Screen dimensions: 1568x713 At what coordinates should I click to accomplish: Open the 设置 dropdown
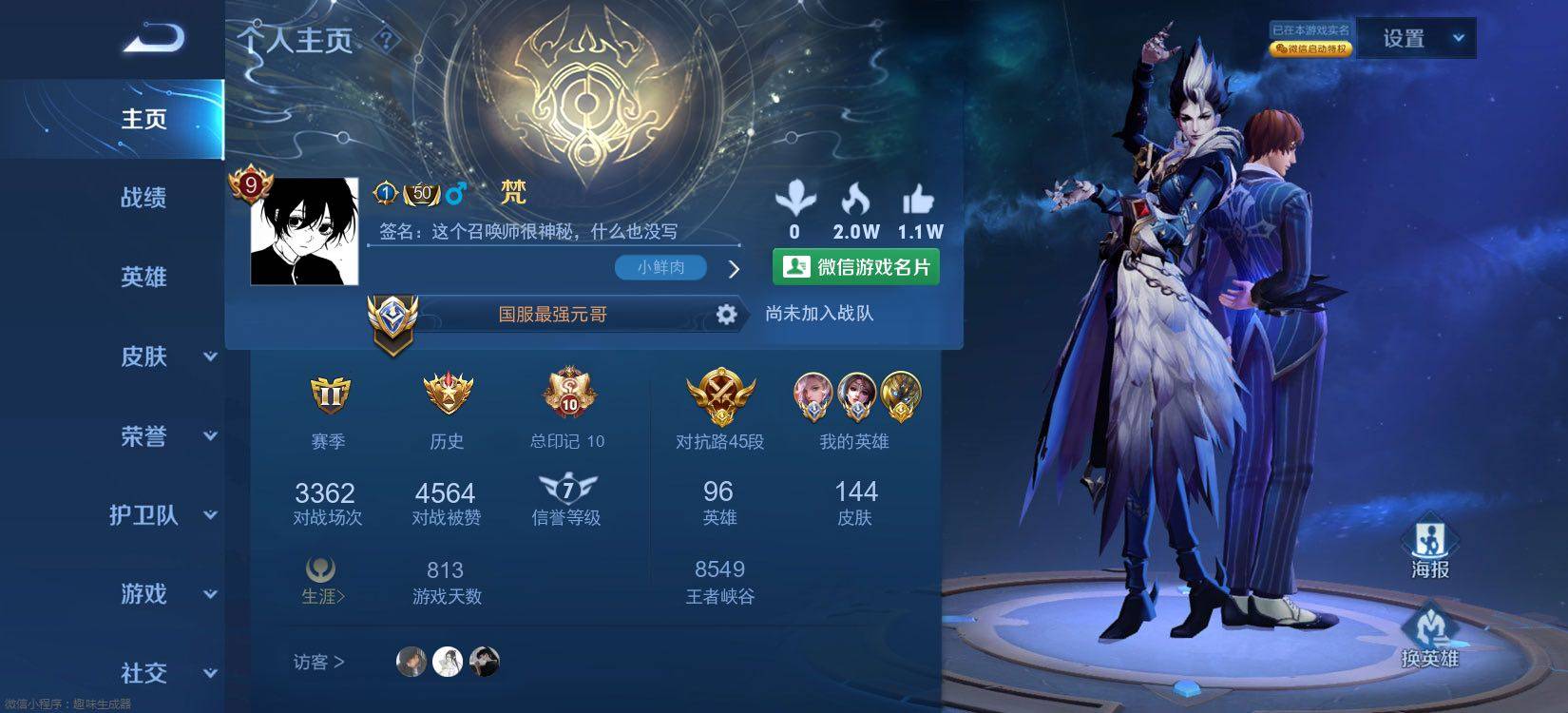pyautogui.click(x=1416, y=39)
